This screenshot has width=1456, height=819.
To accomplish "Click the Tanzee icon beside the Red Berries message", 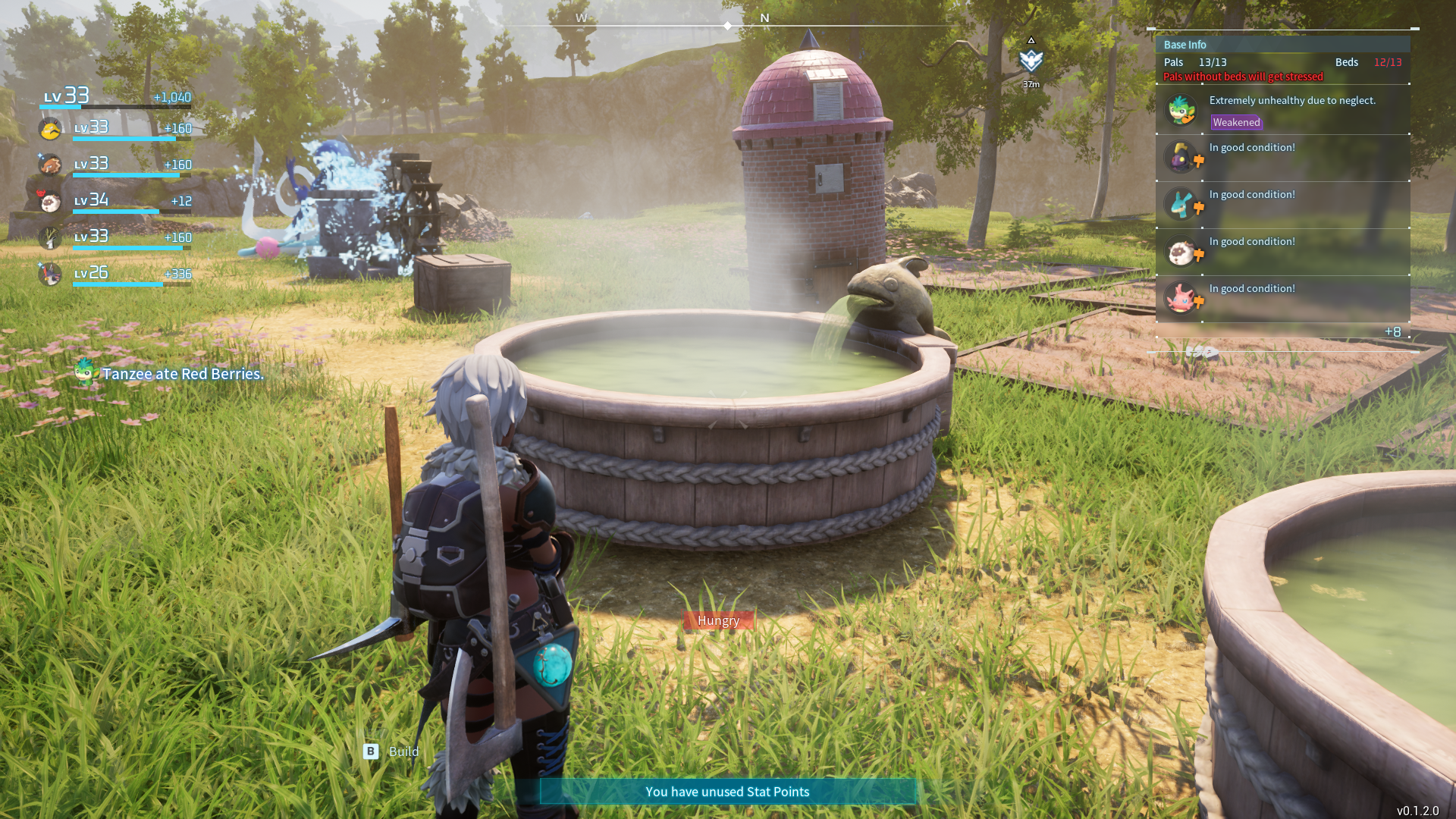I will click(x=86, y=373).
